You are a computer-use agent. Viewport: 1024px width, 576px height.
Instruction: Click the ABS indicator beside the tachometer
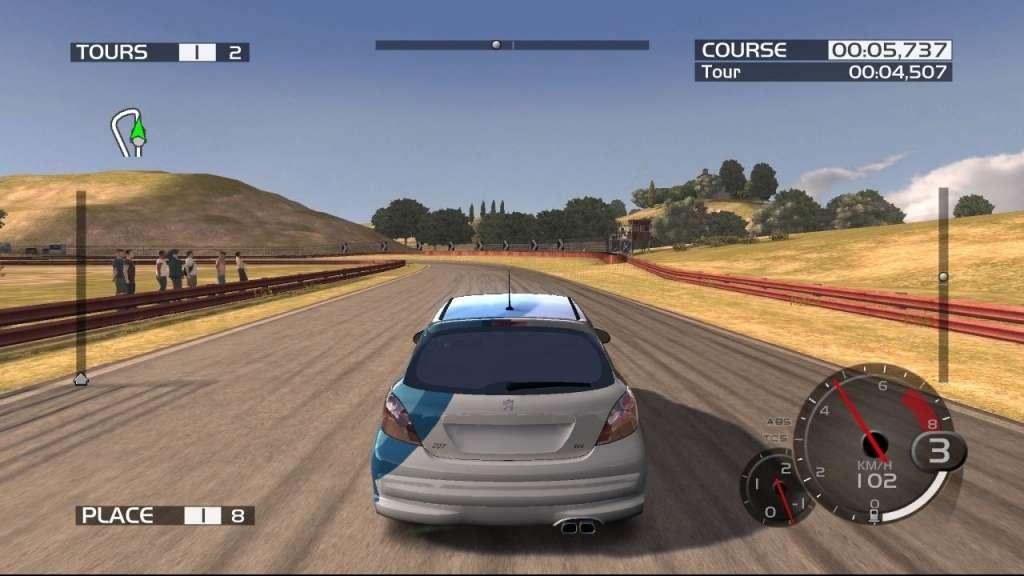[x=777, y=421]
